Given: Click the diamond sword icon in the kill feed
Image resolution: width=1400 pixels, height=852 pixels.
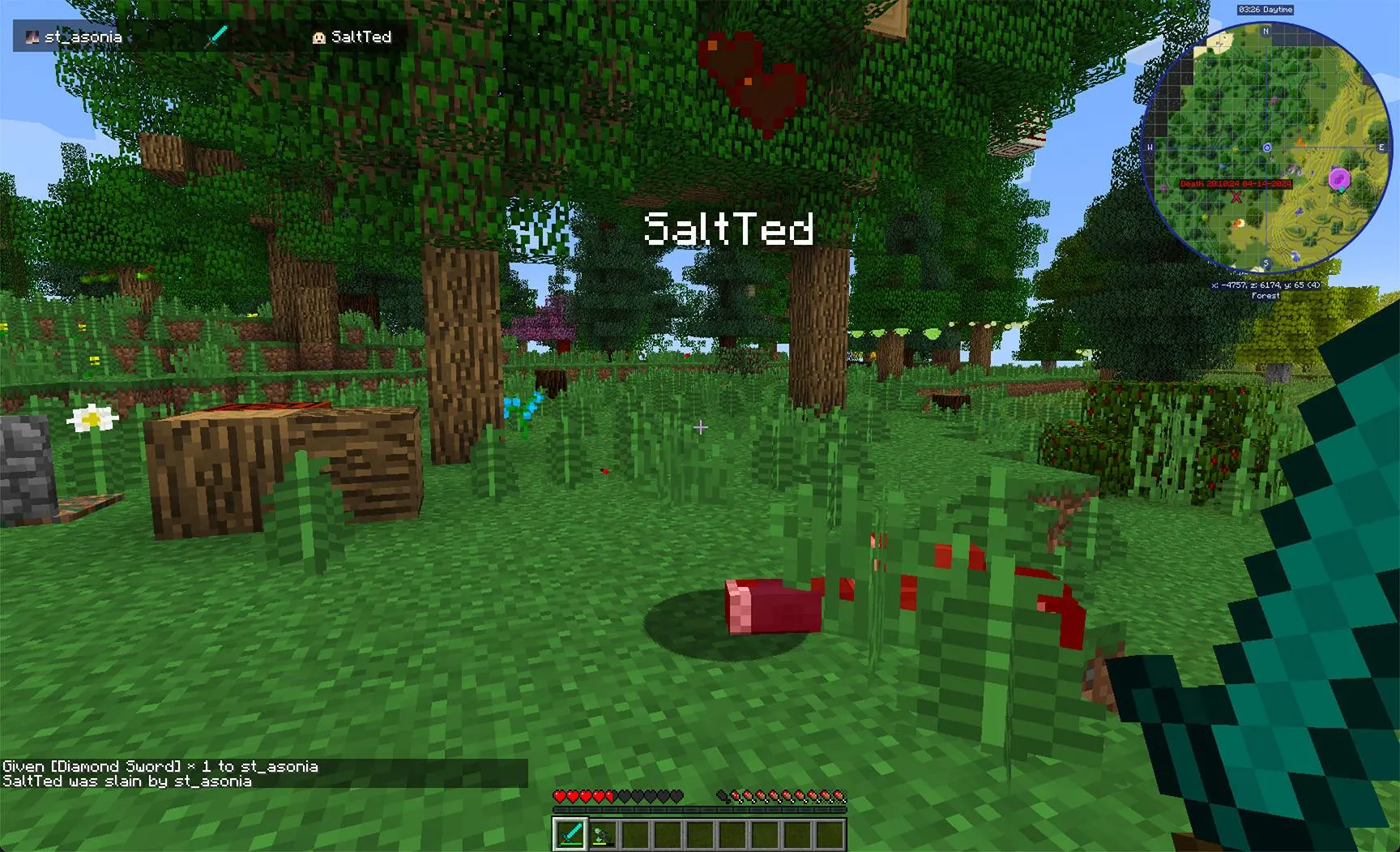Looking at the screenshot, I should pyautogui.click(x=218, y=35).
